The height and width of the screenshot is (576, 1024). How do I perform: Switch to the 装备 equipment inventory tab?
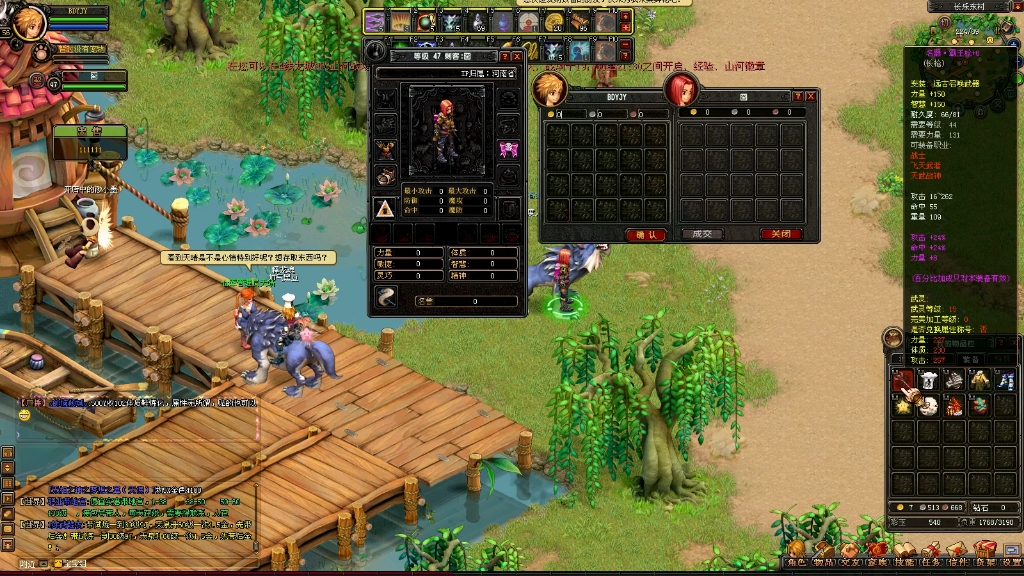(969, 359)
